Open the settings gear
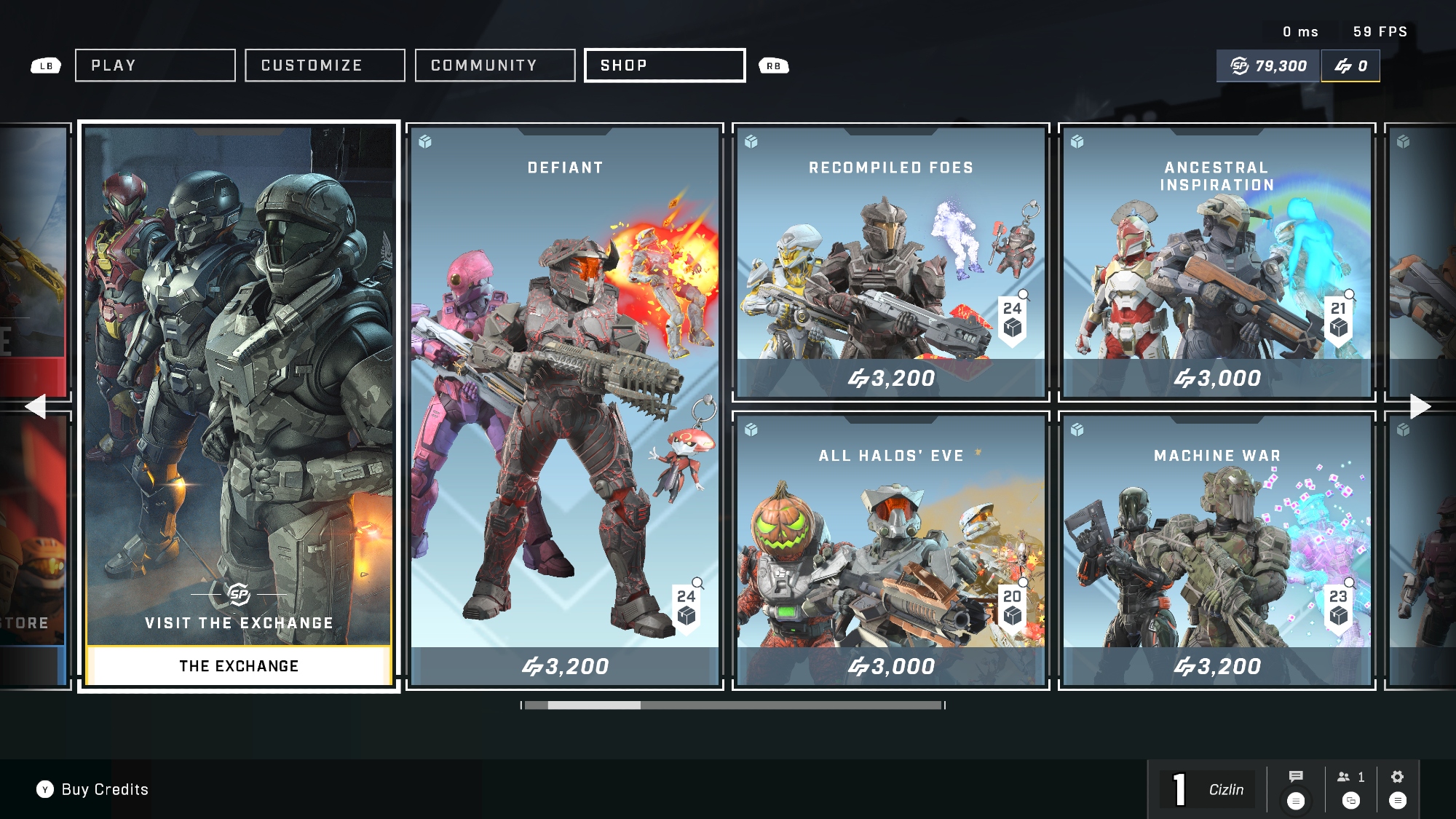1456x819 pixels. (1397, 777)
